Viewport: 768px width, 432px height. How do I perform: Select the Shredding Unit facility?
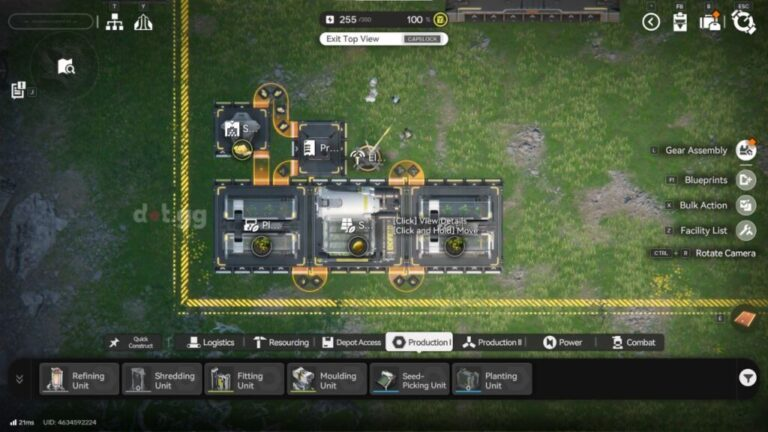162,379
